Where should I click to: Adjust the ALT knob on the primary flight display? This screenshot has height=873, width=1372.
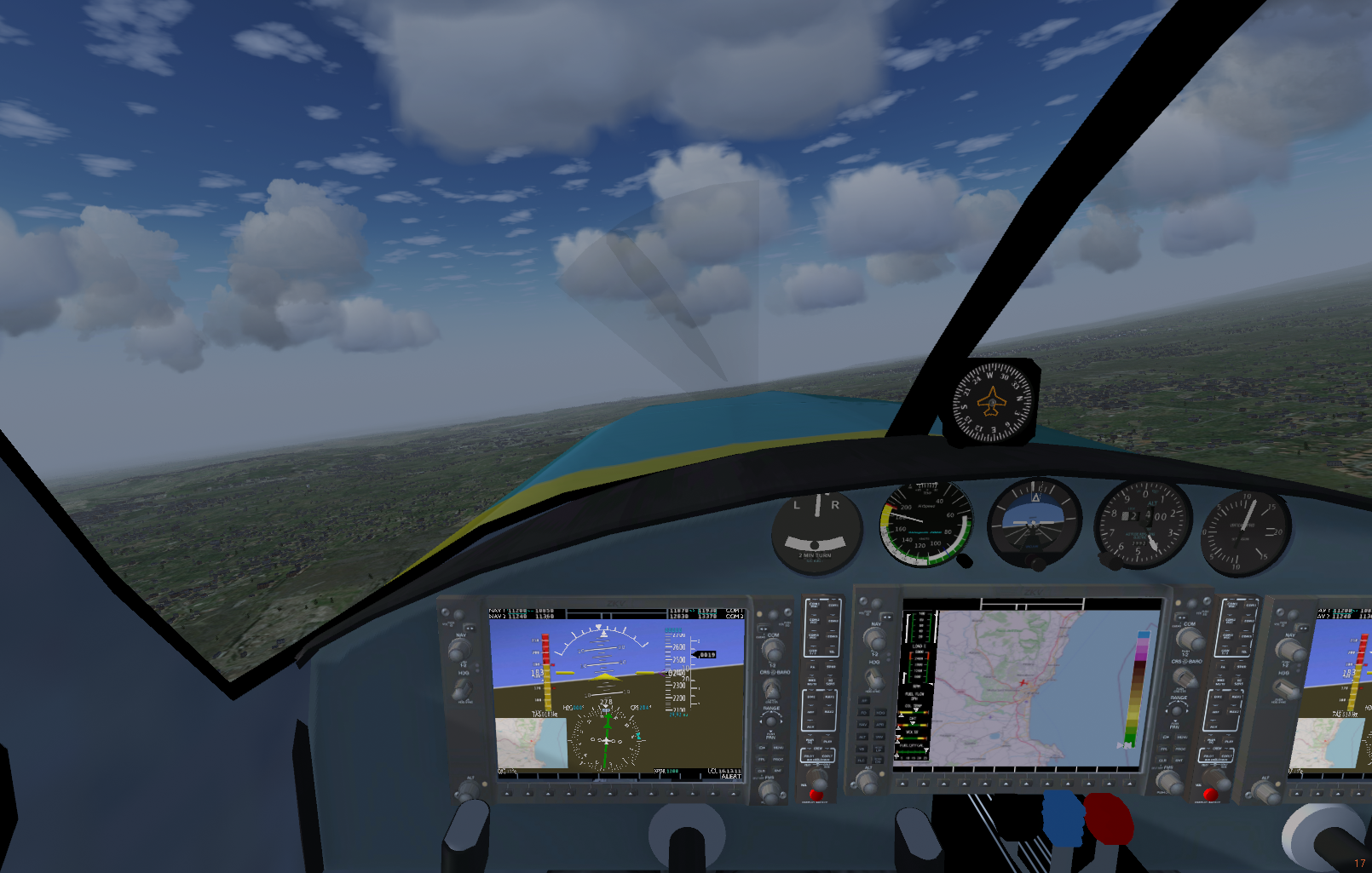[x=468, y=790]
